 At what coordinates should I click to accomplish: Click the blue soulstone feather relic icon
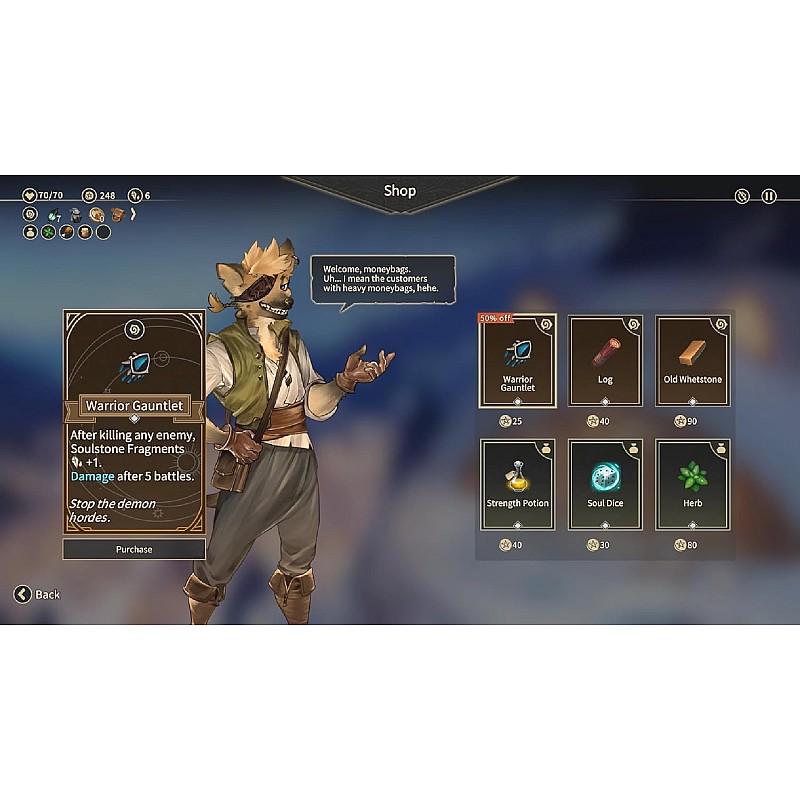click(53, 215)
